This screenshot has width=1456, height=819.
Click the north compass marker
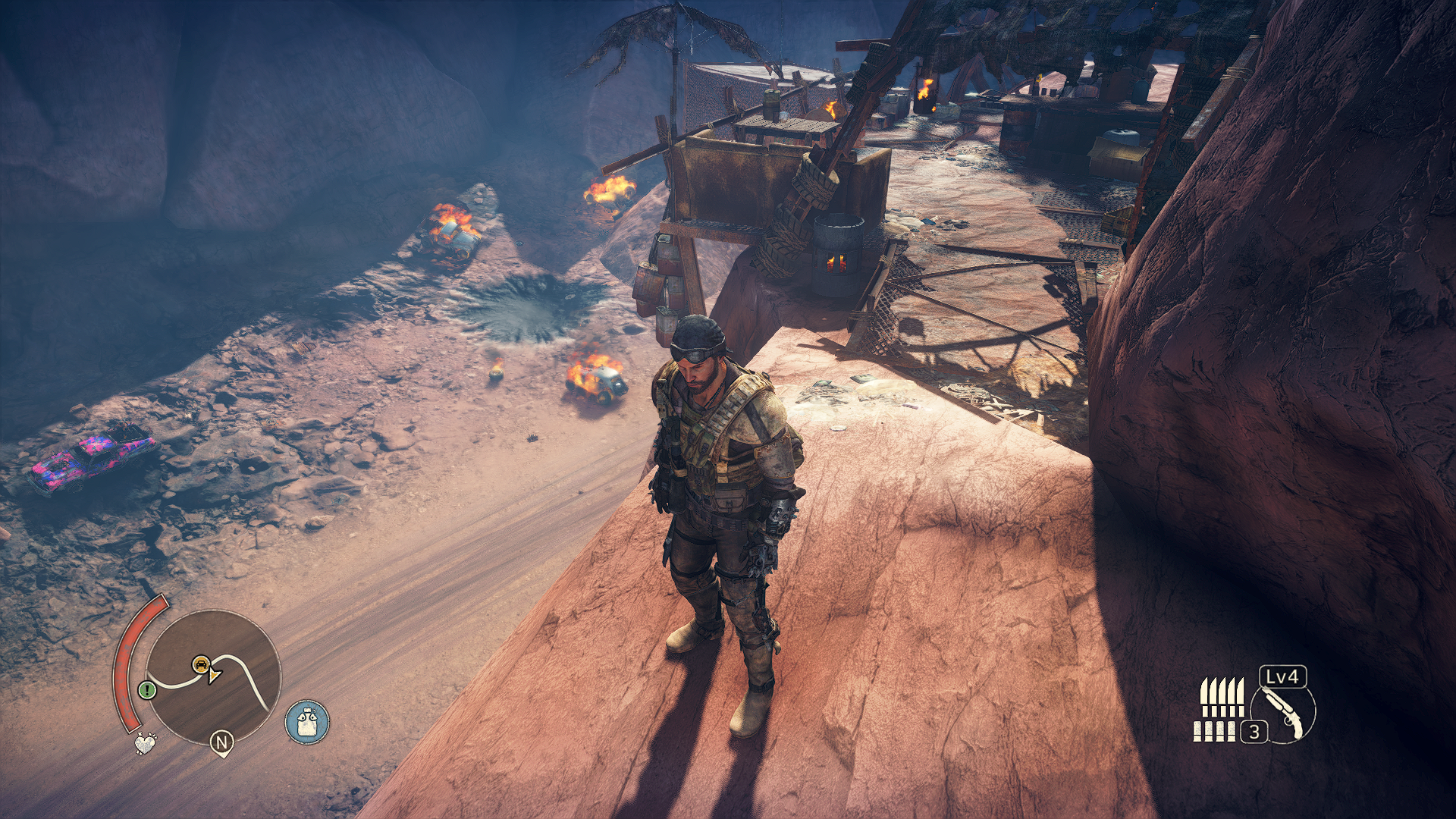click(221, 742)
